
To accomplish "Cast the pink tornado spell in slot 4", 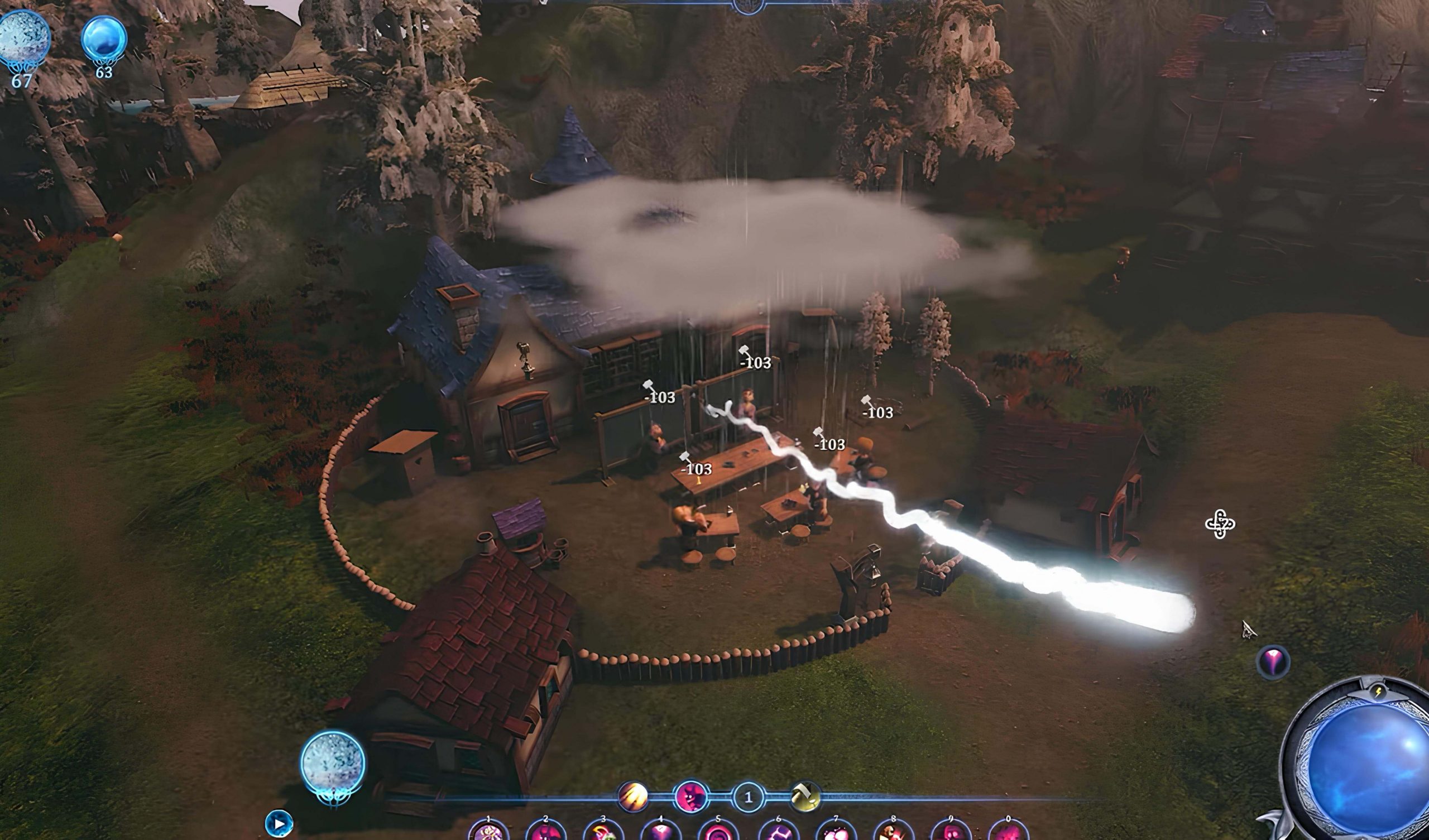I will point(660,832).
